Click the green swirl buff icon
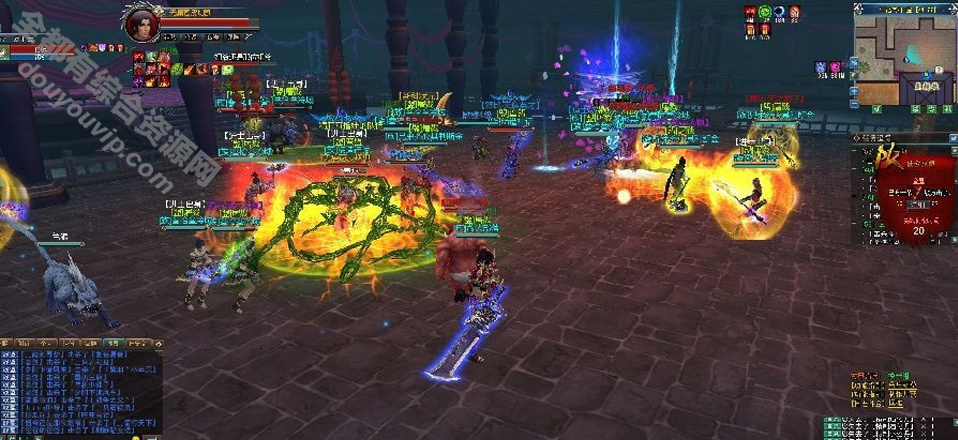 point(763,12)
